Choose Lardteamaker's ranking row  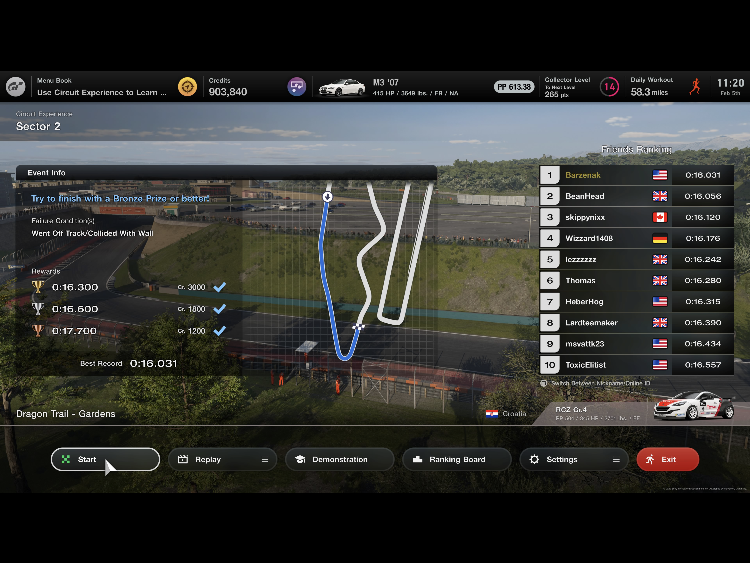(636, 322)
